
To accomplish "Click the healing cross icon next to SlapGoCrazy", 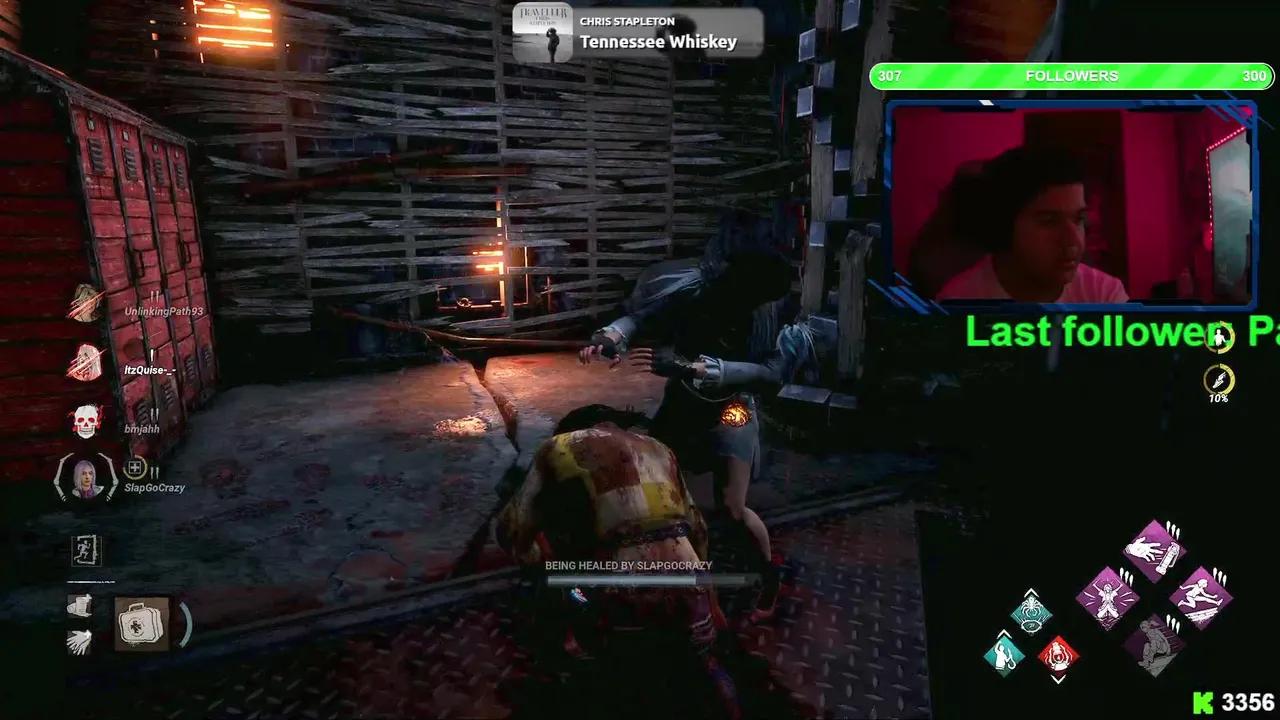I will tap(135, 465).
